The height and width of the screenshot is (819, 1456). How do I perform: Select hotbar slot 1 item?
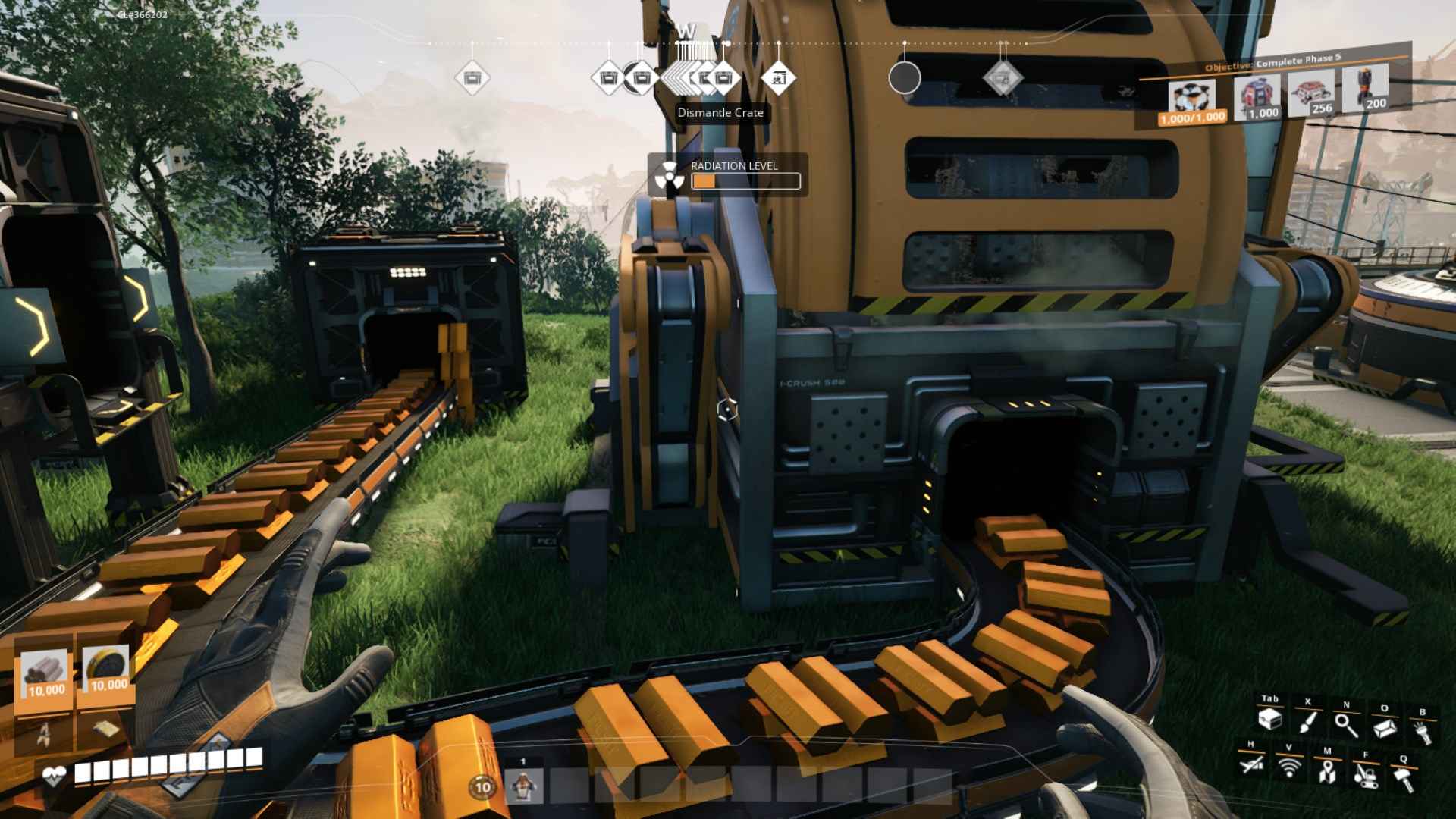[522, 786]
